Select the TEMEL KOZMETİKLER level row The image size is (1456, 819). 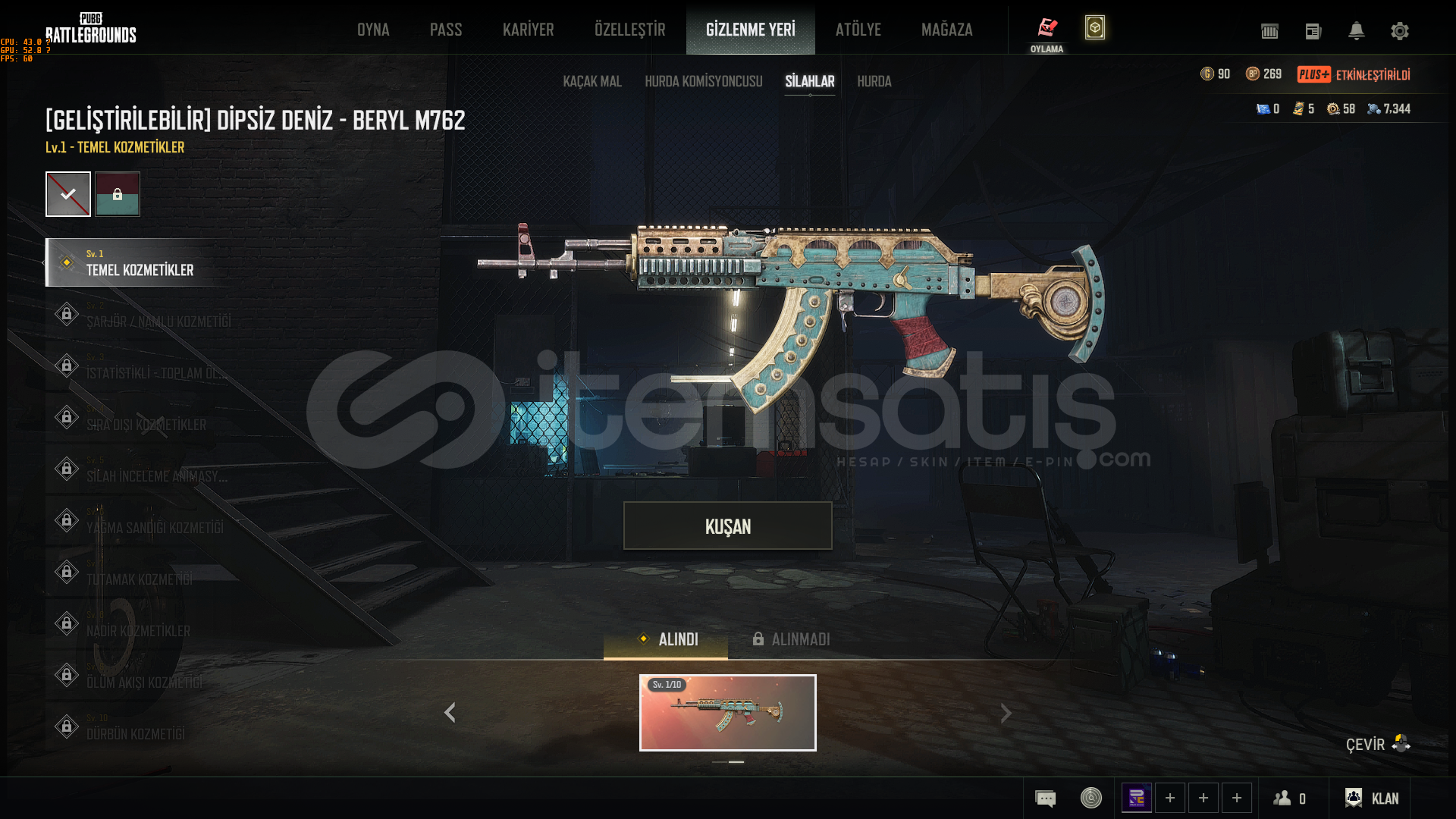[x=140, y=262]
